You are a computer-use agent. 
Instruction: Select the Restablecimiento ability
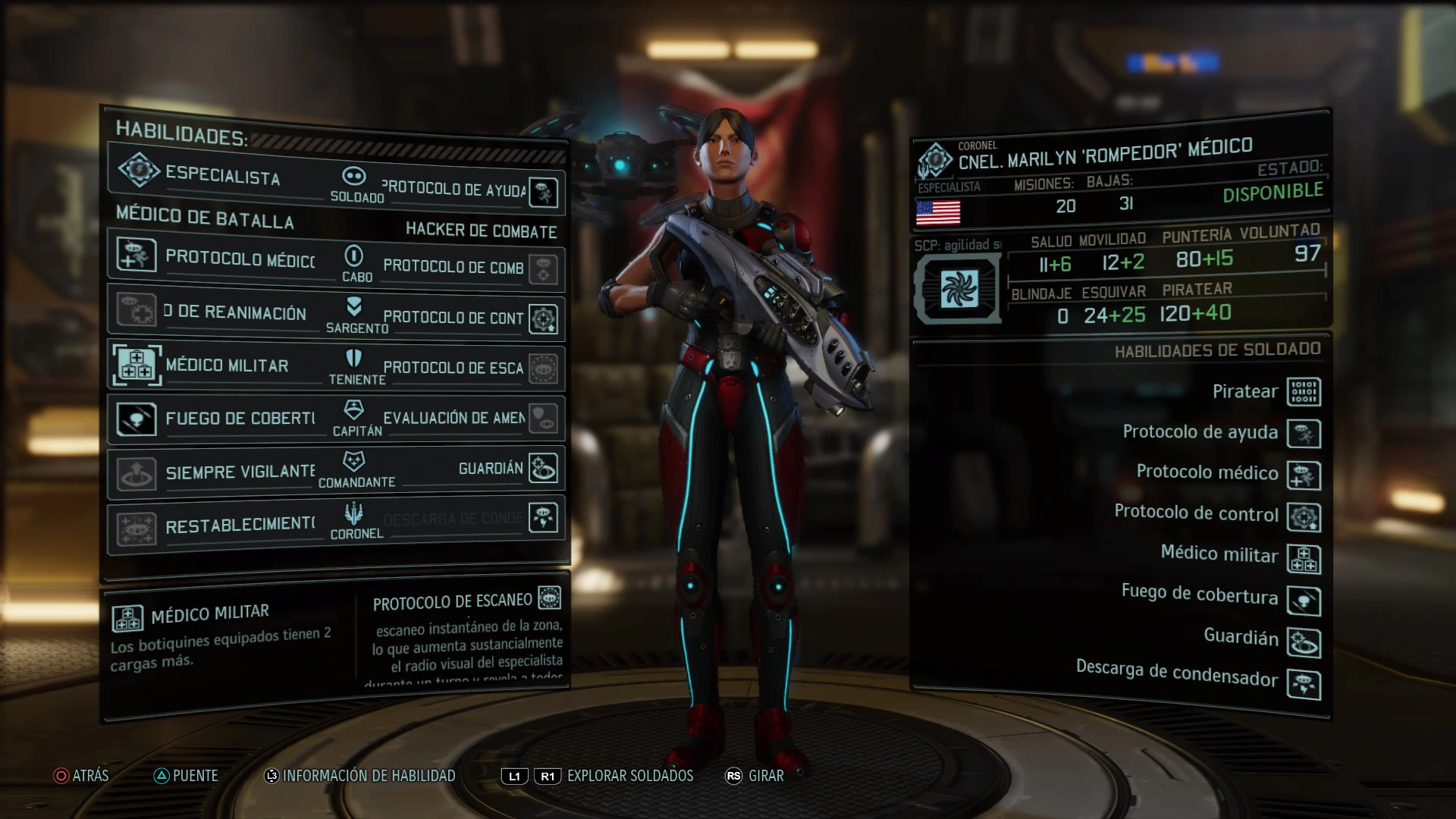[220, 526]
